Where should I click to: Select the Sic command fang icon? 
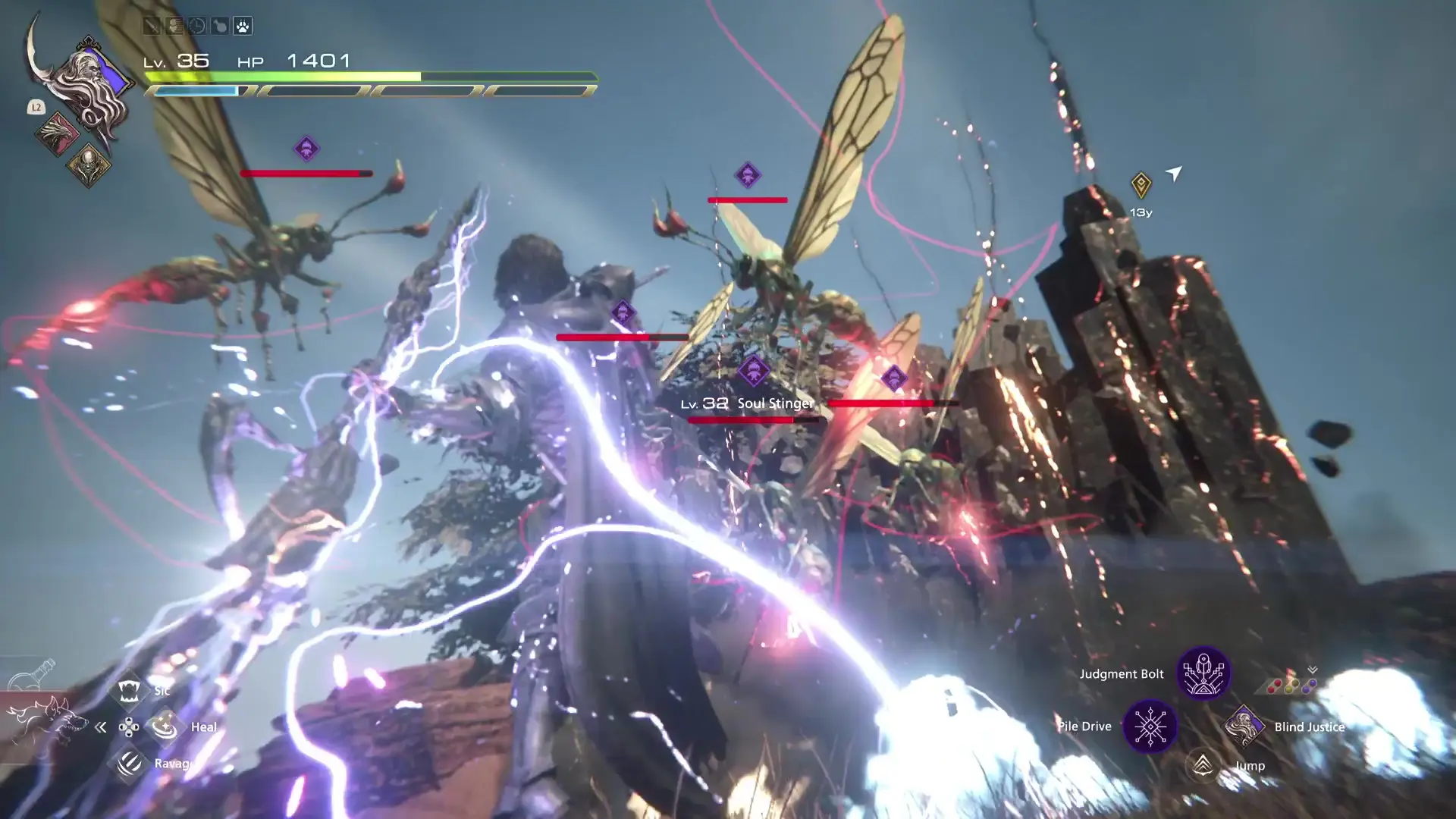(x=129, y=691)
